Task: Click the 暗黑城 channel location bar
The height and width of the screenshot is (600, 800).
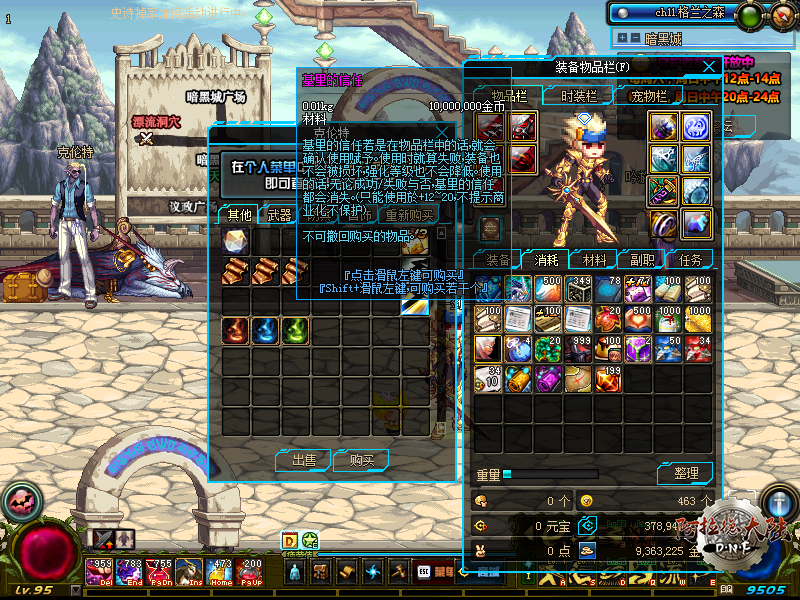Action: coord(680,39)
